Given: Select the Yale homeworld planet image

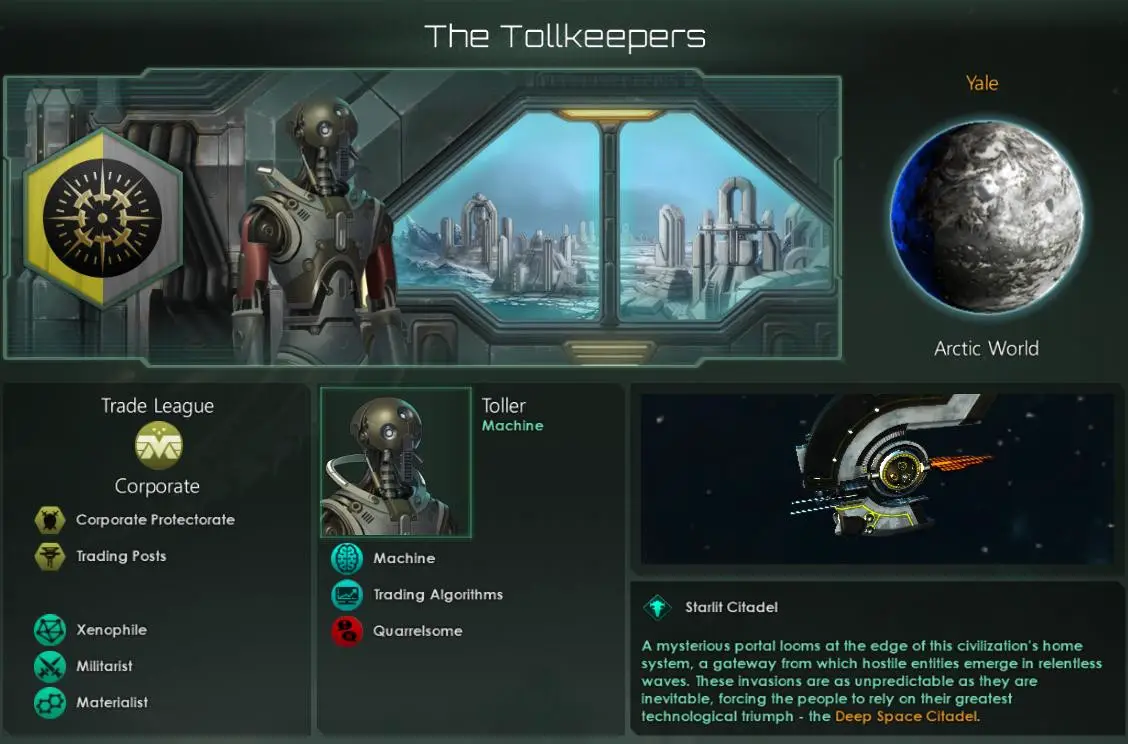Looking at the screenshot, I should (986, 218).
